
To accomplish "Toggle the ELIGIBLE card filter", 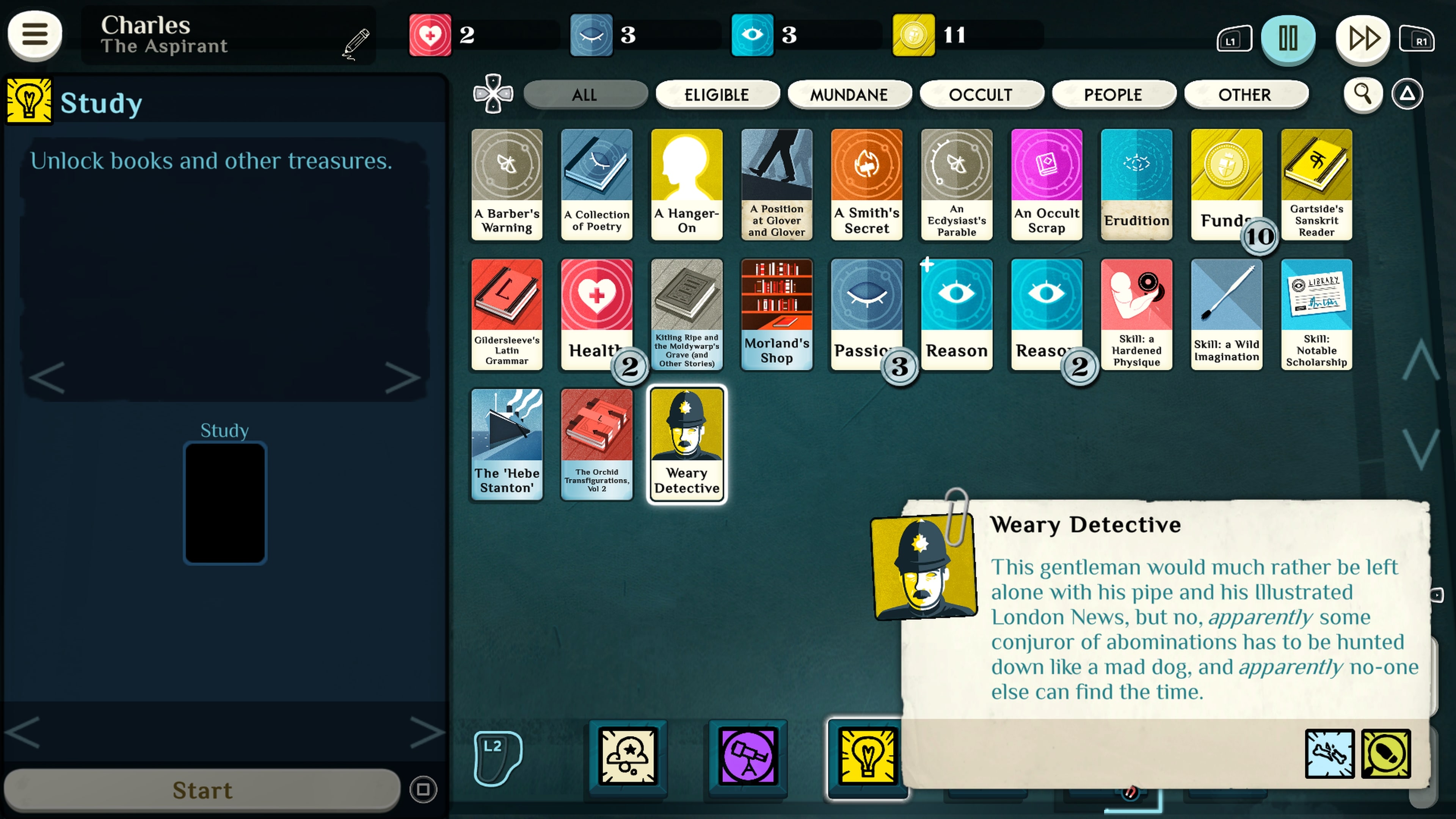I will pos(717,94).
